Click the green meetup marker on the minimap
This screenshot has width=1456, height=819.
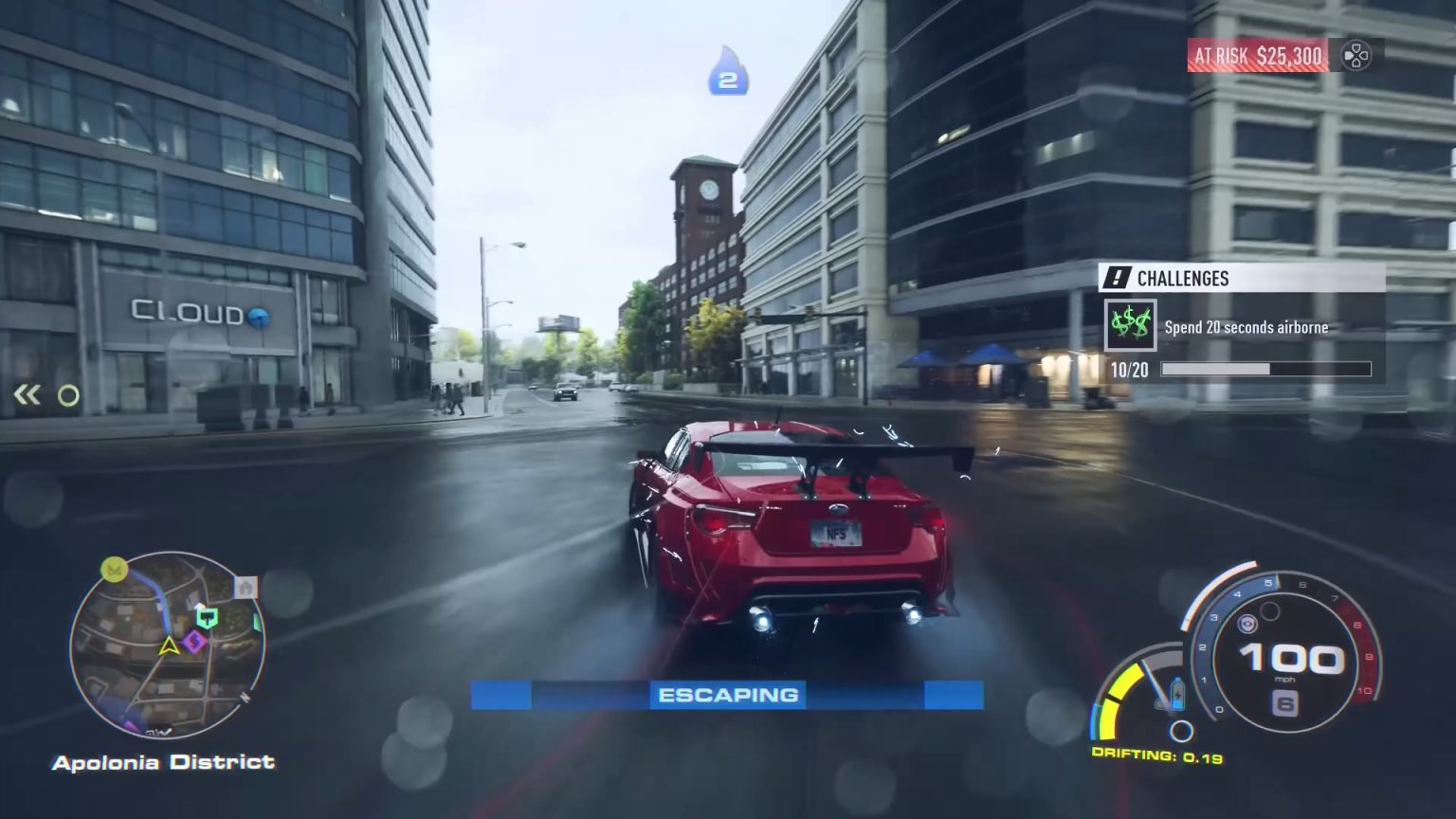207,616
